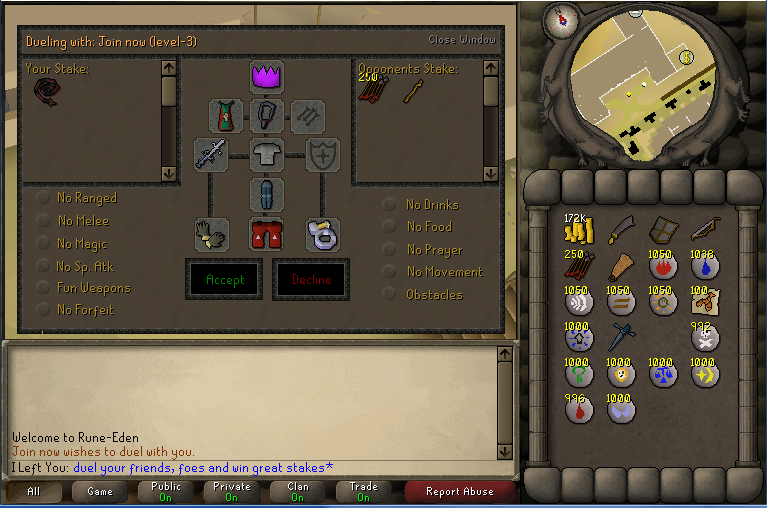Select the red shorts leg slot
Screen dimensions: 767x508
(267, 235)
